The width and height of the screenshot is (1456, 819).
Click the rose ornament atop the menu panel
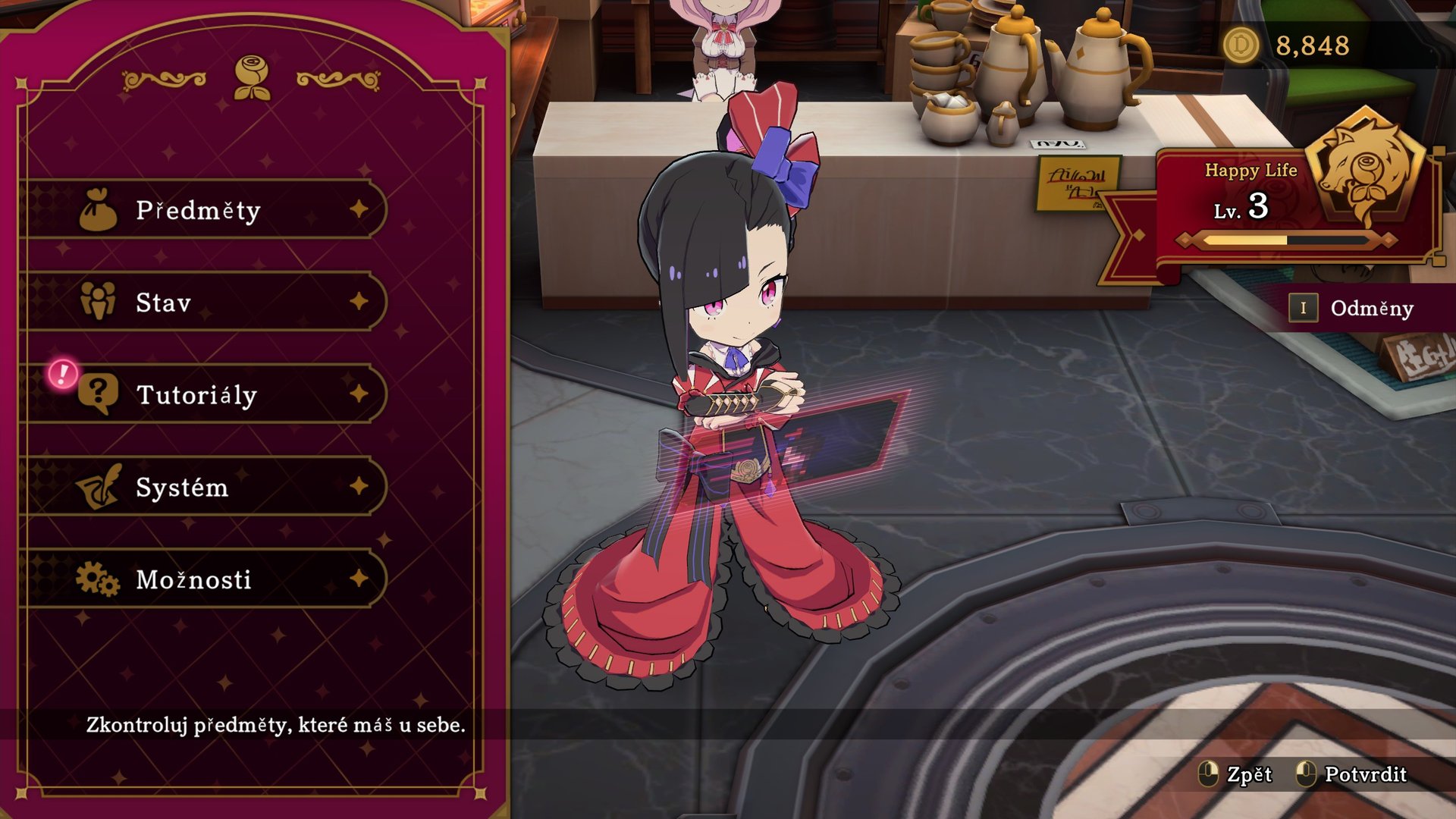pyautogui.click(x=250, y=75)
